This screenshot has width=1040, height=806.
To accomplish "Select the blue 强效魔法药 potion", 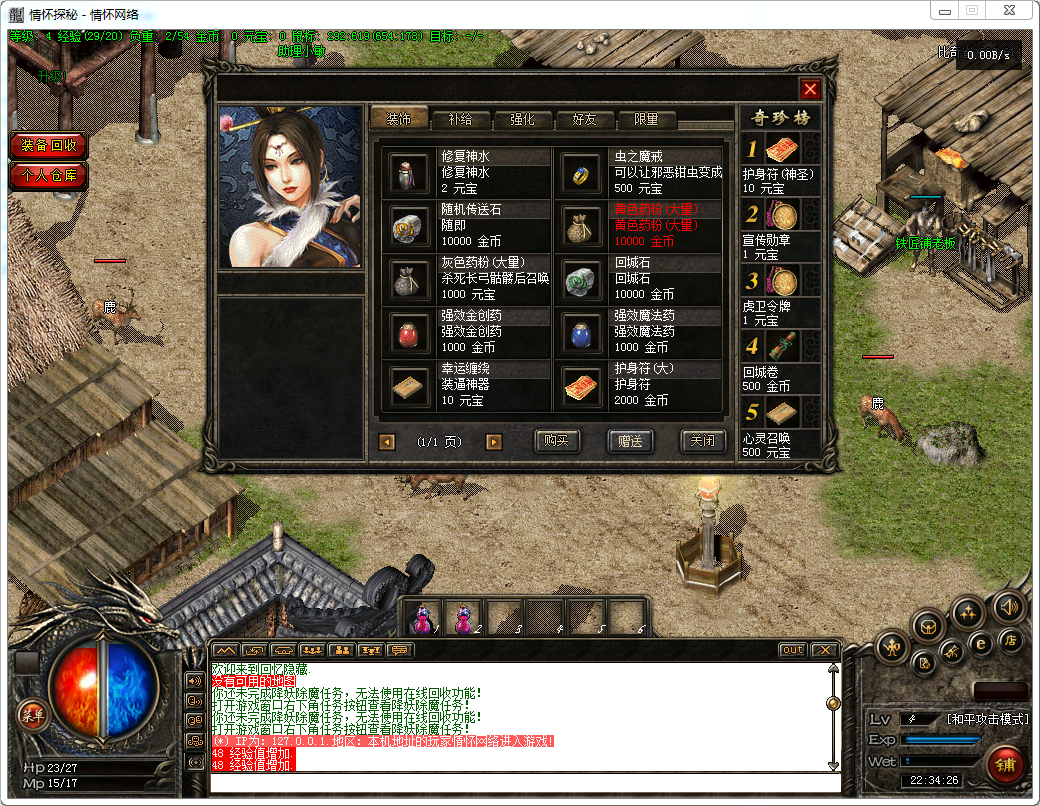I will click(581, 332).
